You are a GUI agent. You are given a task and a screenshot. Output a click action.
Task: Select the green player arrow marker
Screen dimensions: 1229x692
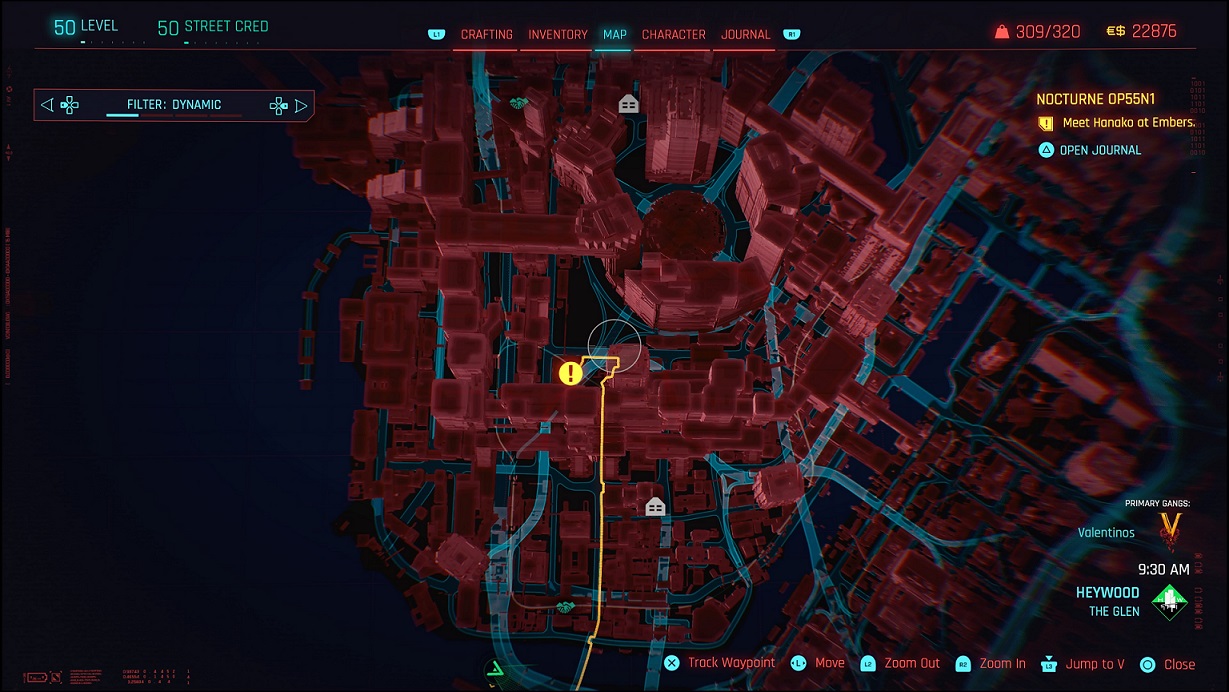coord(496,671)
